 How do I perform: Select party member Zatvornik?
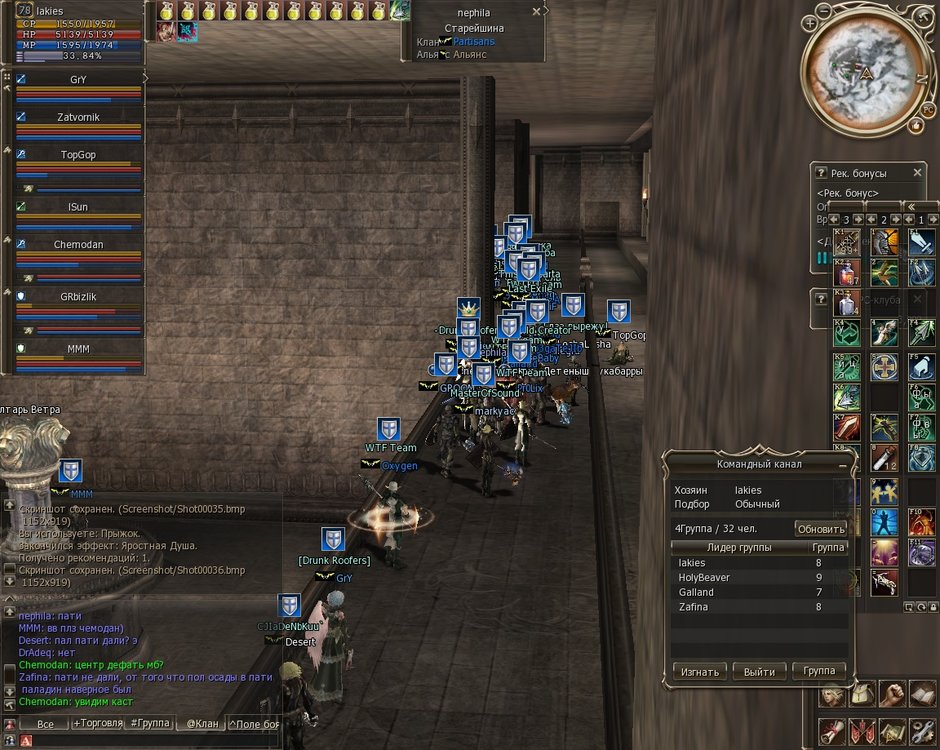coord(78,116)
